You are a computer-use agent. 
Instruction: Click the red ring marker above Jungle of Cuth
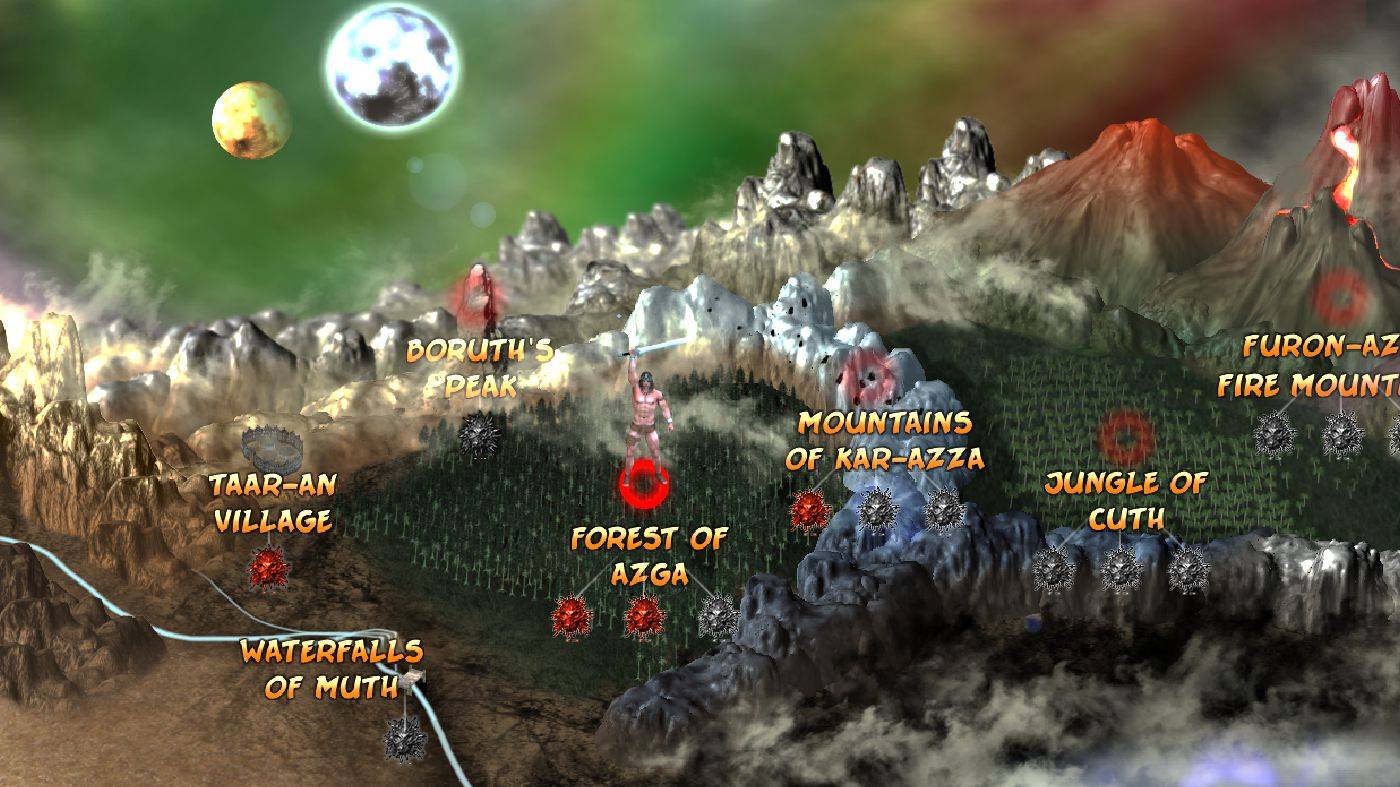1126,436
